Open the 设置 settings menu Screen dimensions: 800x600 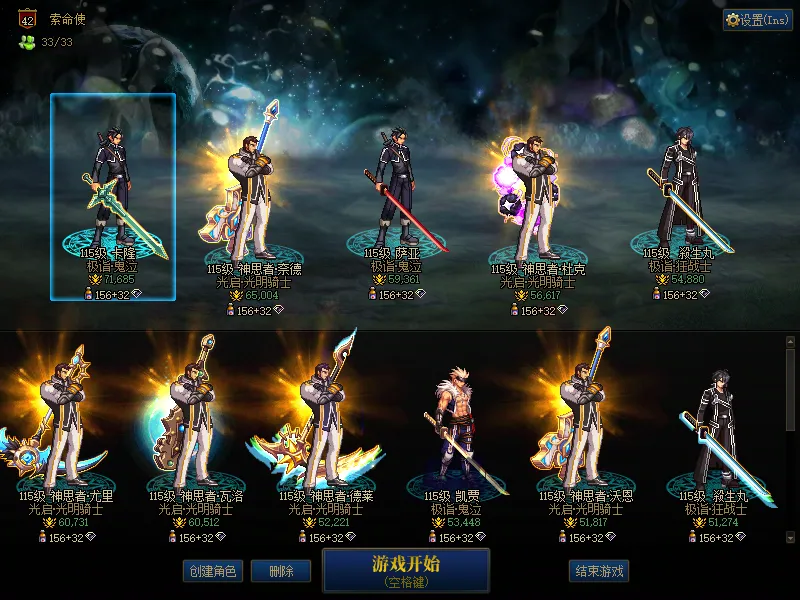click(x=757, y=19)
